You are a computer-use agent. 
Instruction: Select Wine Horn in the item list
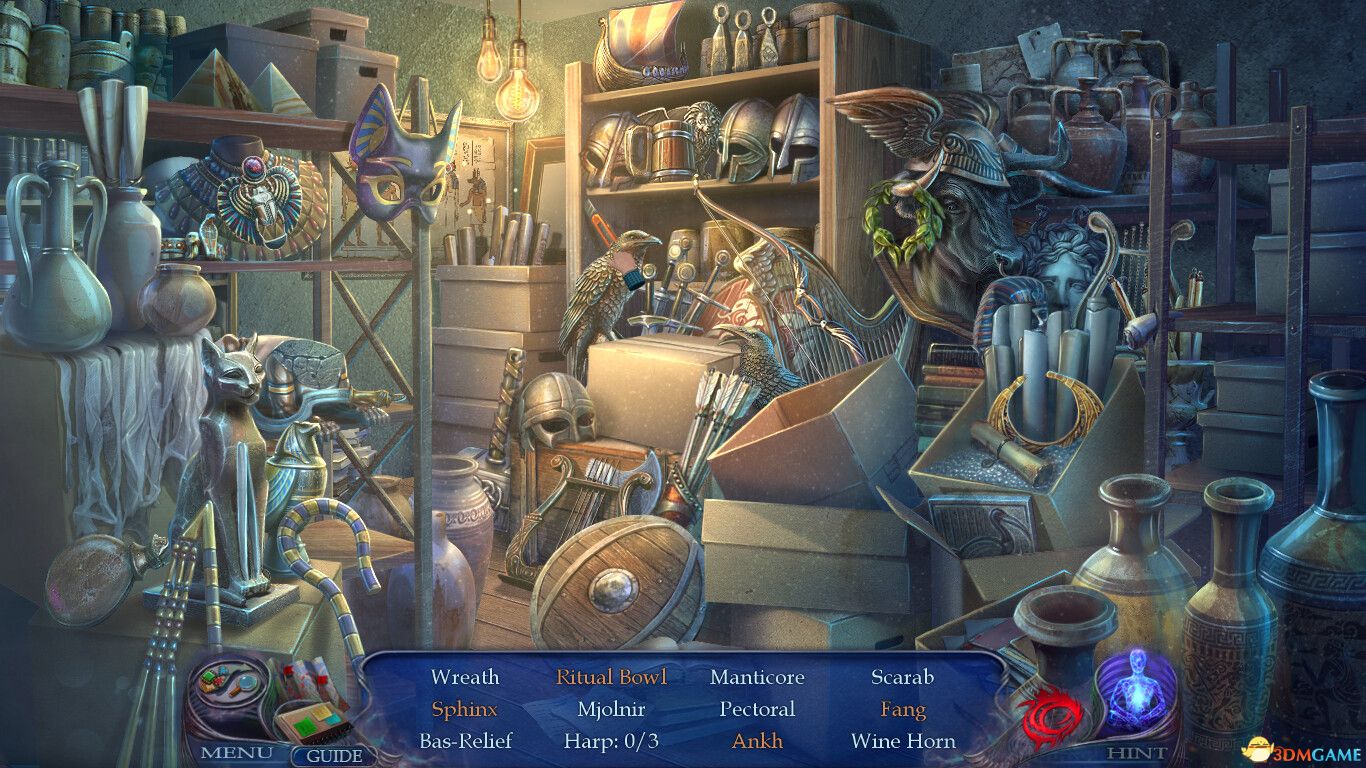pyautogui.click(x=902, y=741)
